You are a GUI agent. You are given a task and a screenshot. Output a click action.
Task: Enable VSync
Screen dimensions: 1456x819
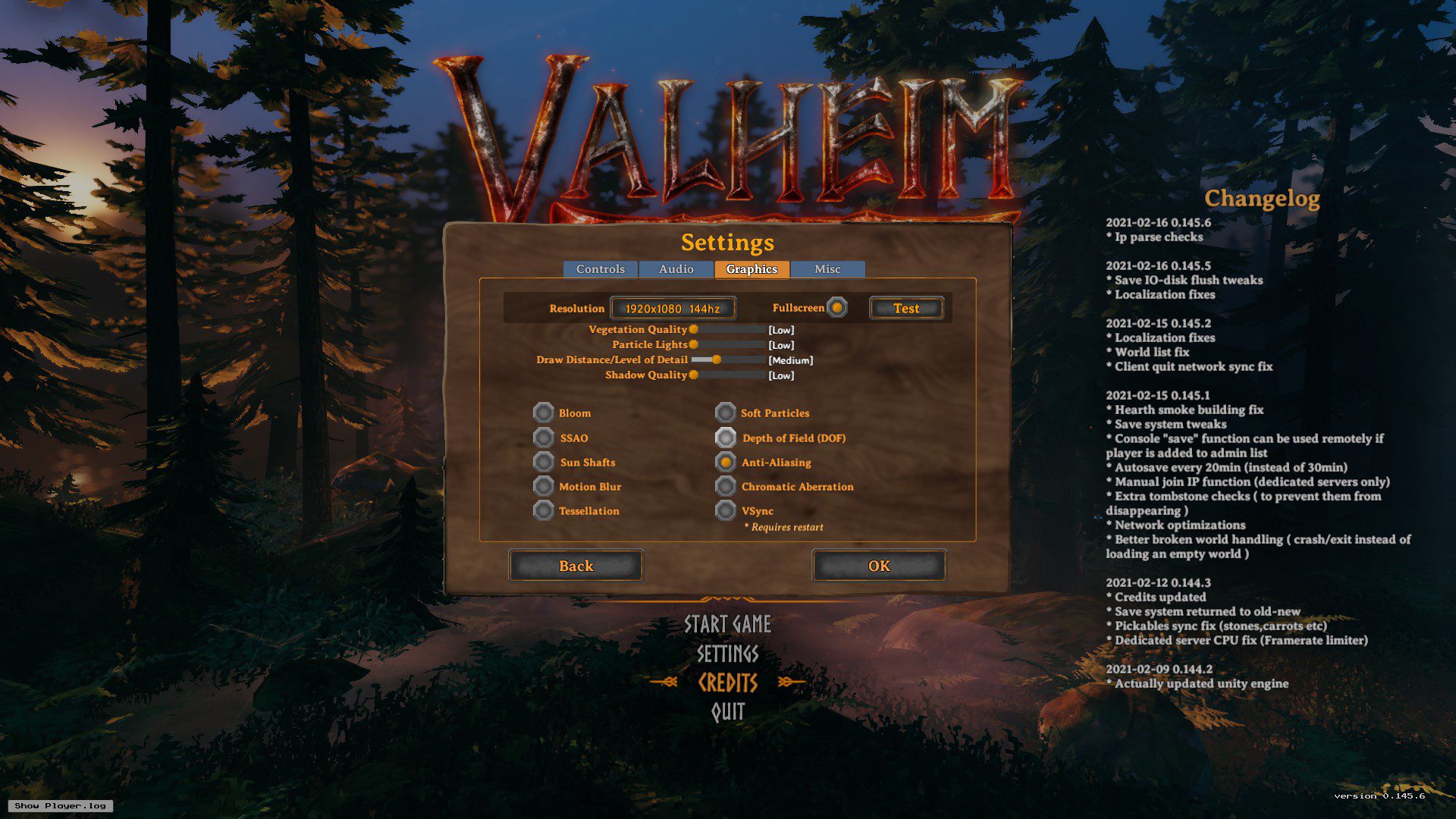724,510
